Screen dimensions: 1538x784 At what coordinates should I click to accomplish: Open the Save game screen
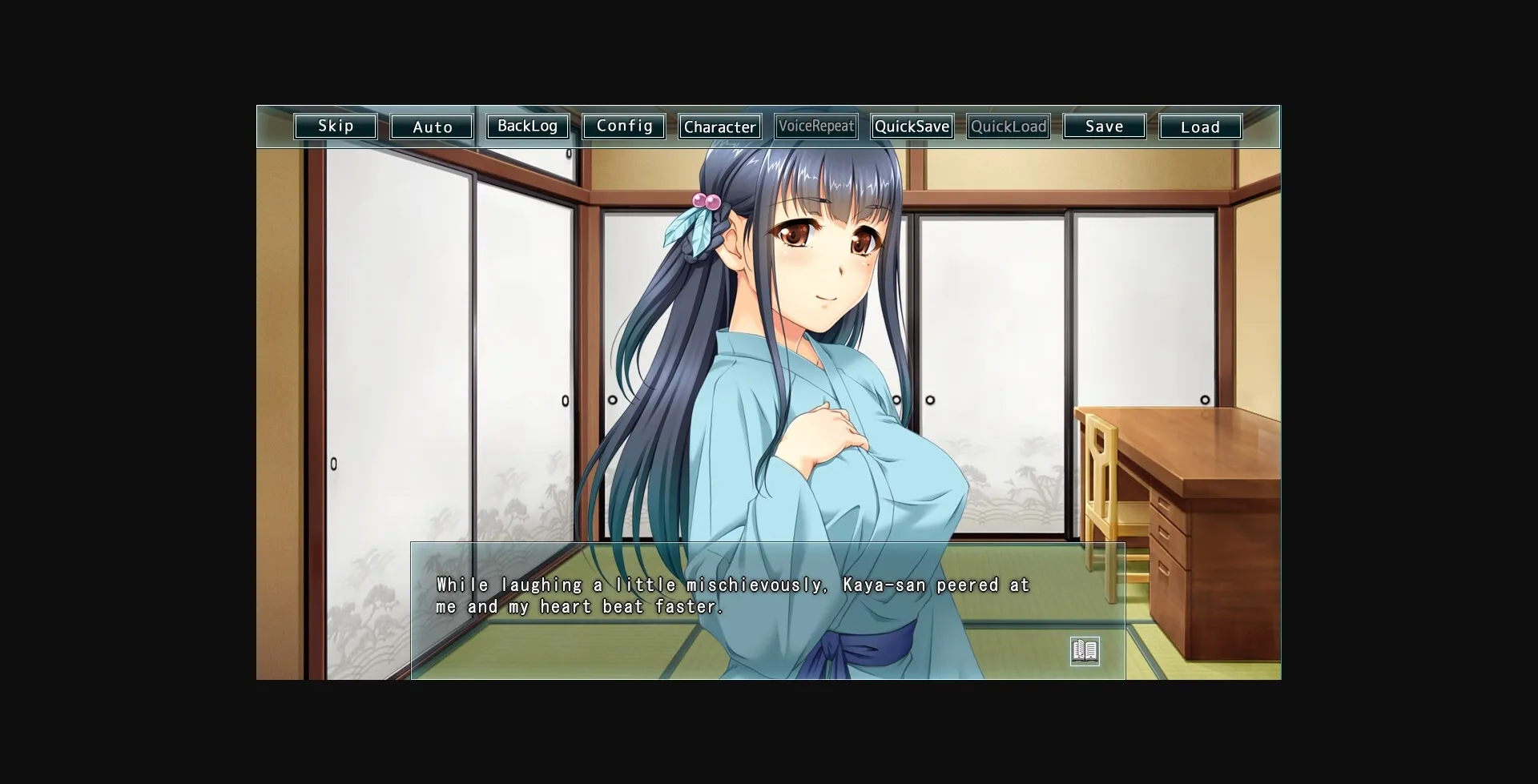point(1104,126)
